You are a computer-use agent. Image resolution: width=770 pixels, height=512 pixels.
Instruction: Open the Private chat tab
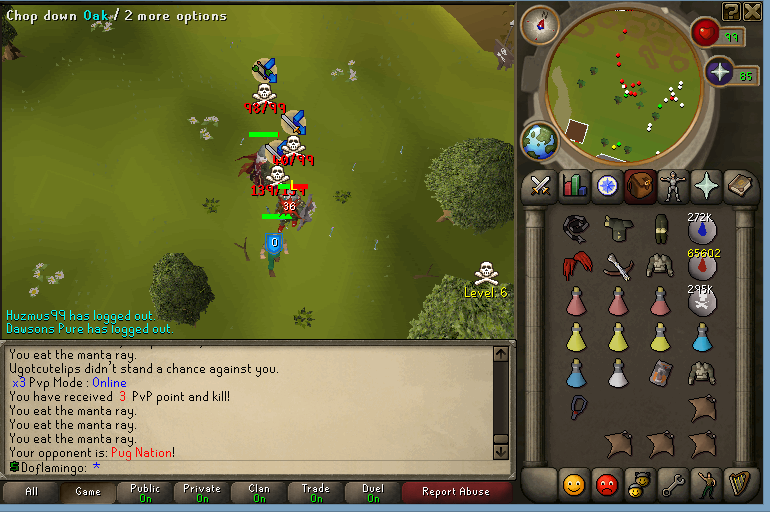coord(202,492)
